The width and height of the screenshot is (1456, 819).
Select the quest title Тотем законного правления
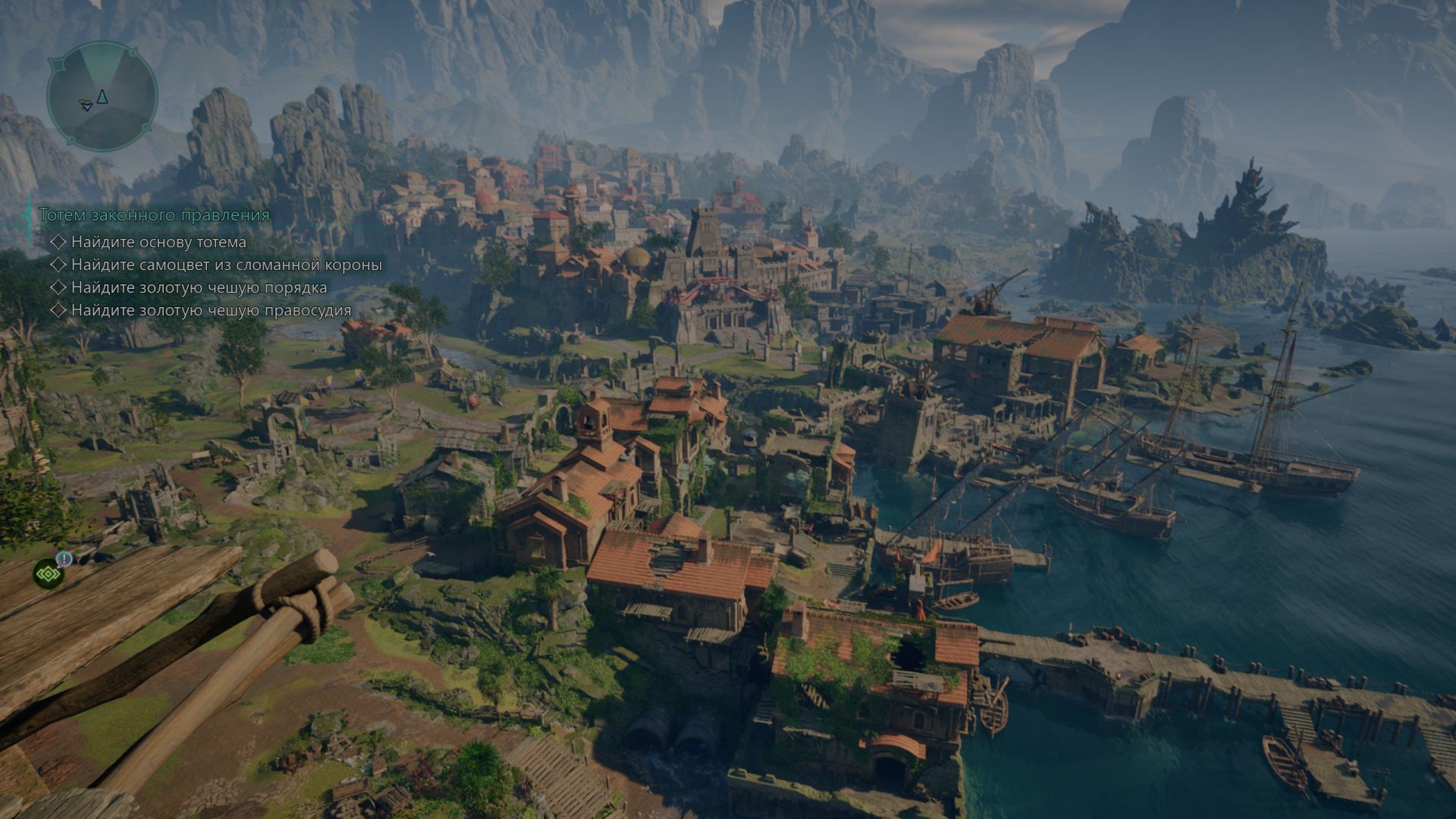154,215
